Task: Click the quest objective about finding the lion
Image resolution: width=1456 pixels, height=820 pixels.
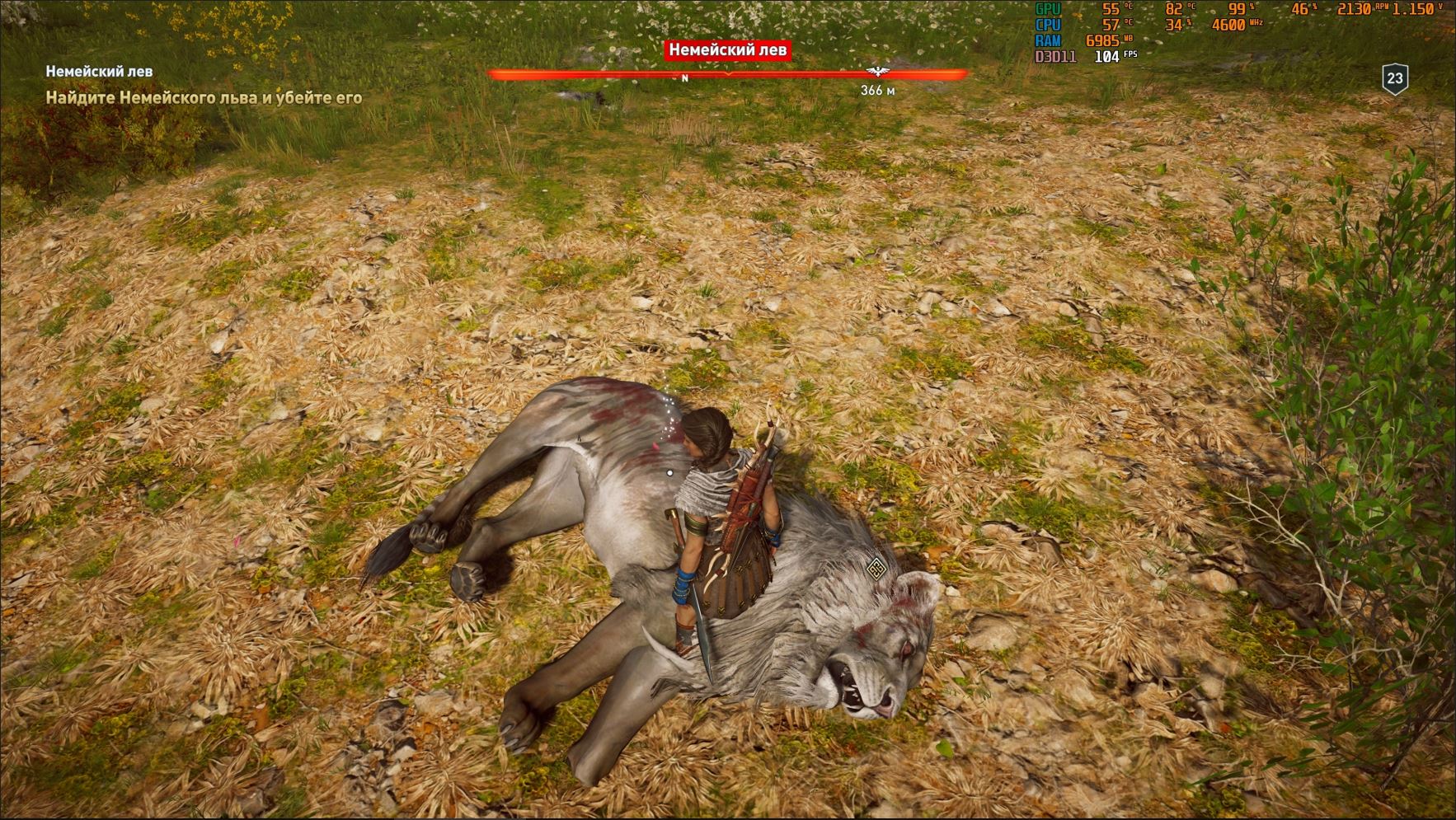Action: [204, 98]
